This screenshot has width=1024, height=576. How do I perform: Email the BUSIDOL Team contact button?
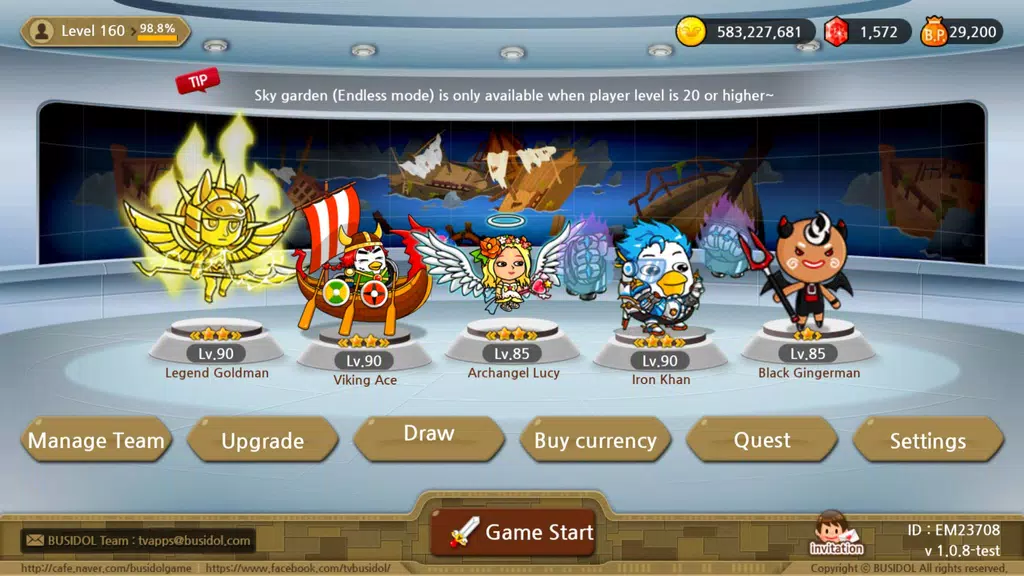point(139,541)
